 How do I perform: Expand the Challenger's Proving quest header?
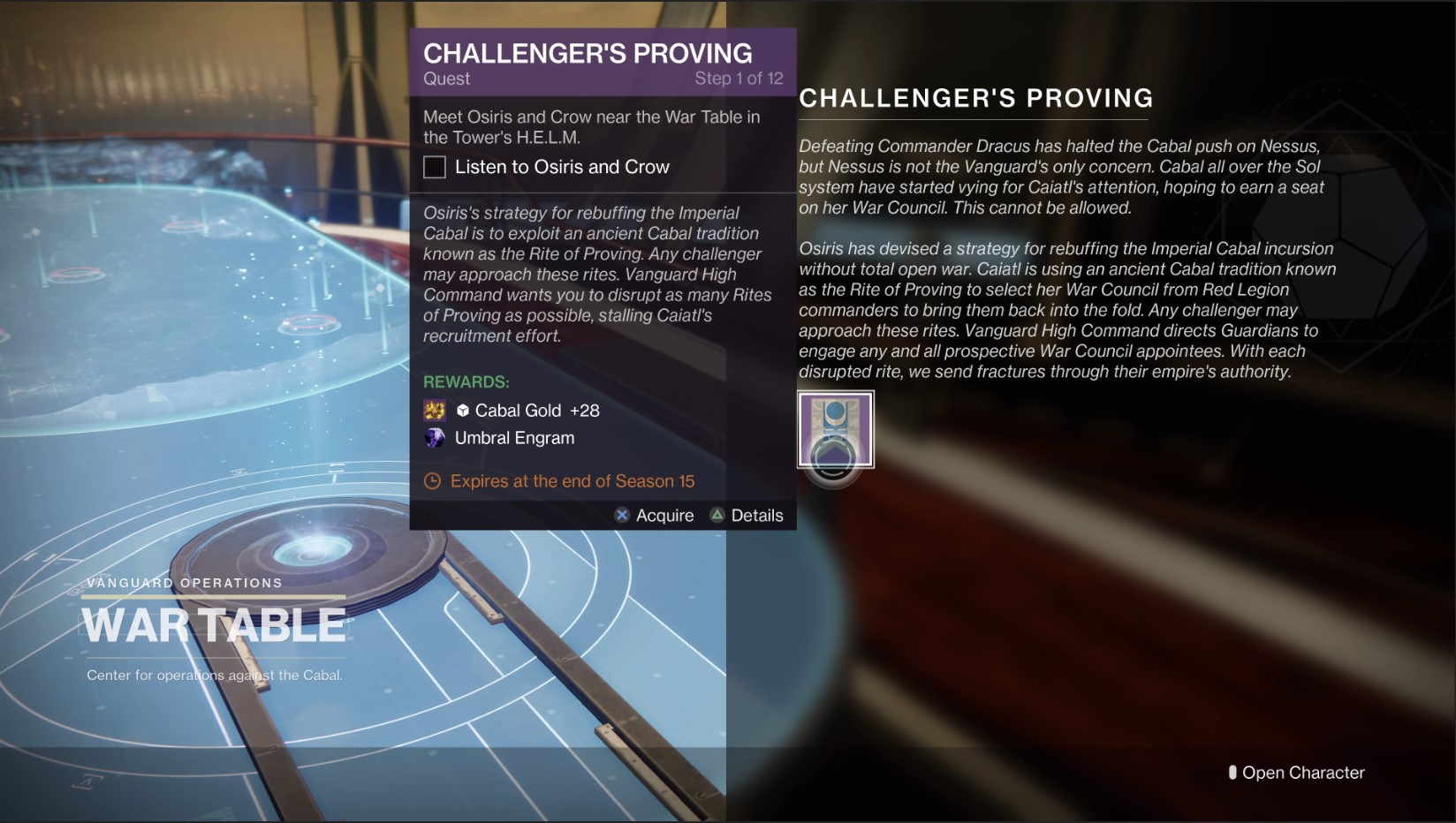(x=588, y=53)
